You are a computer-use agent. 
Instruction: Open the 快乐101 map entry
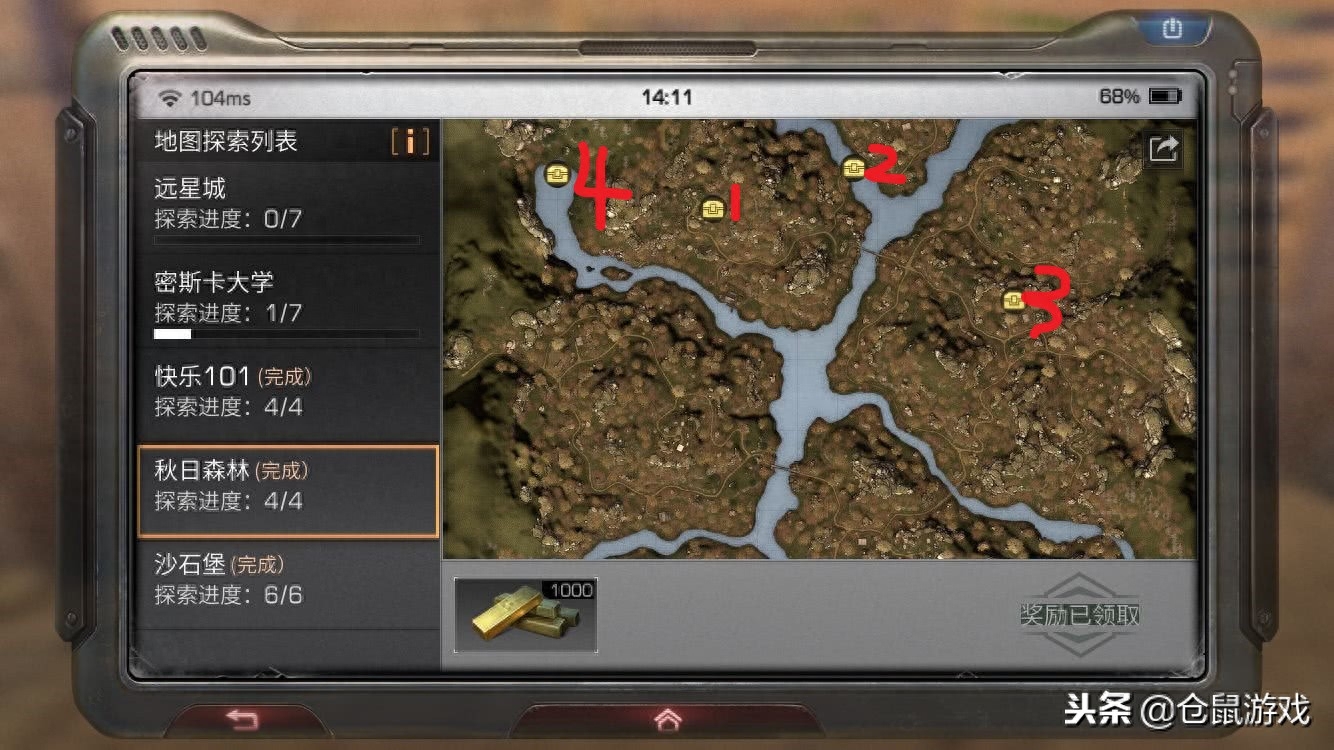(x=288, y=392)
